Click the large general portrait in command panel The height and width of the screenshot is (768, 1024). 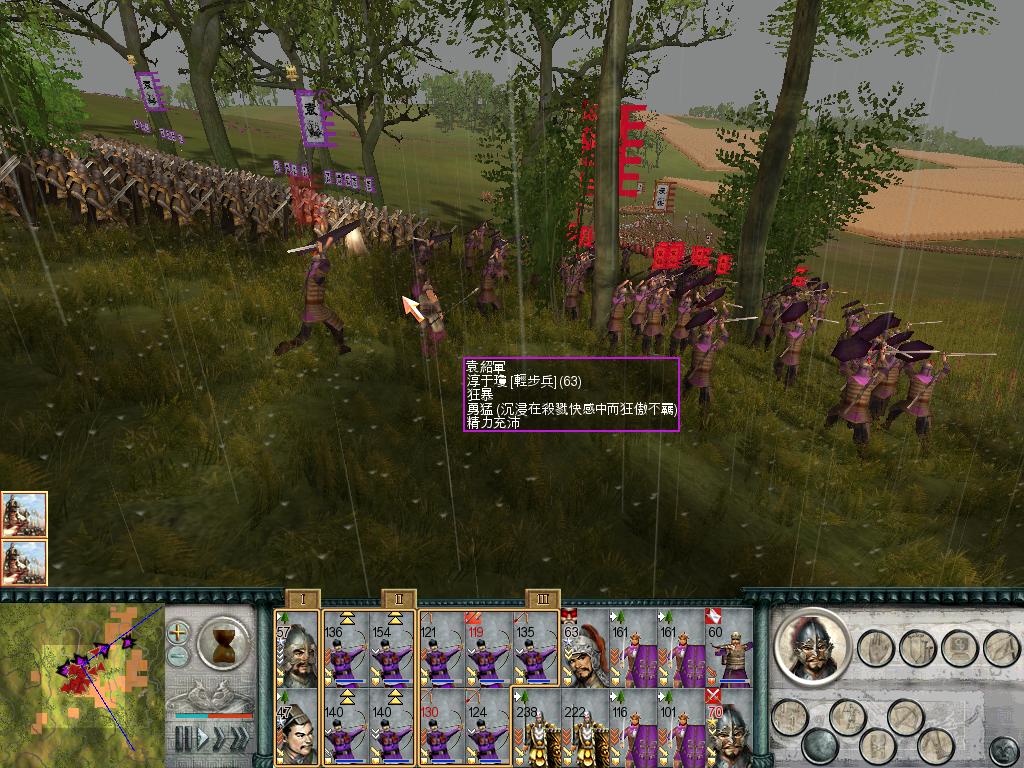(812, 644)
